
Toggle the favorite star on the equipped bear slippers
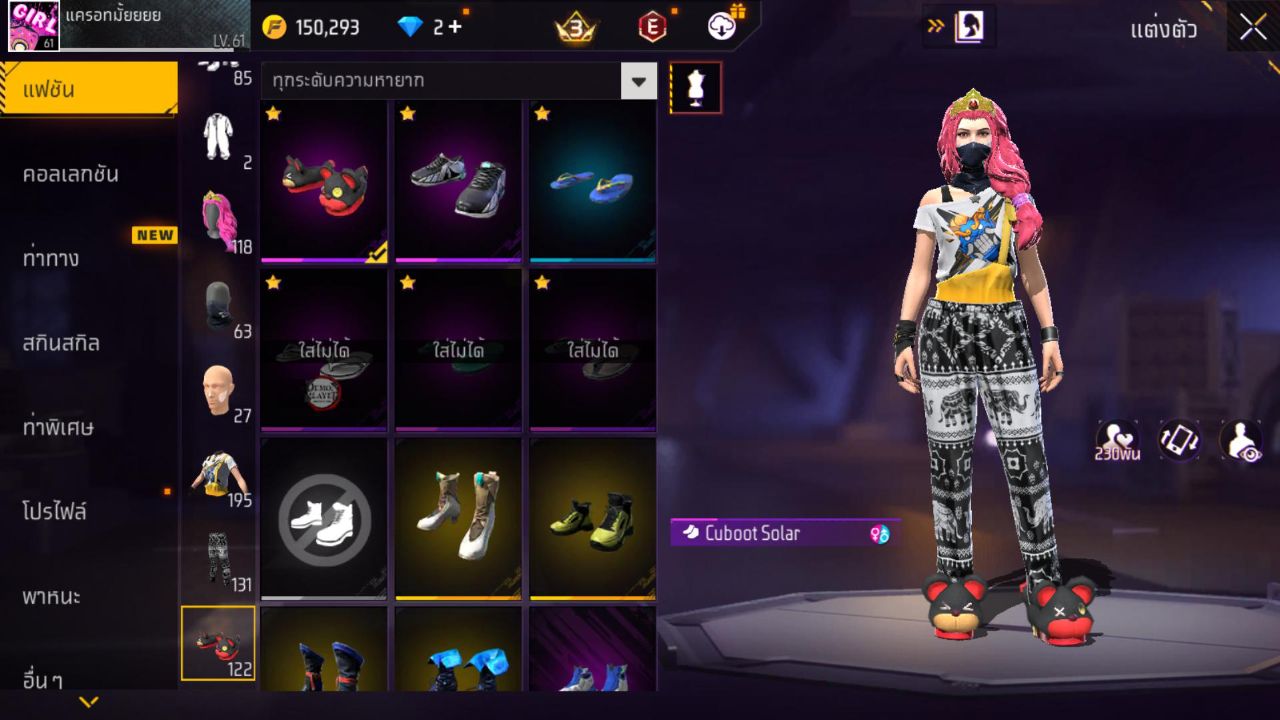pos(273,115)
